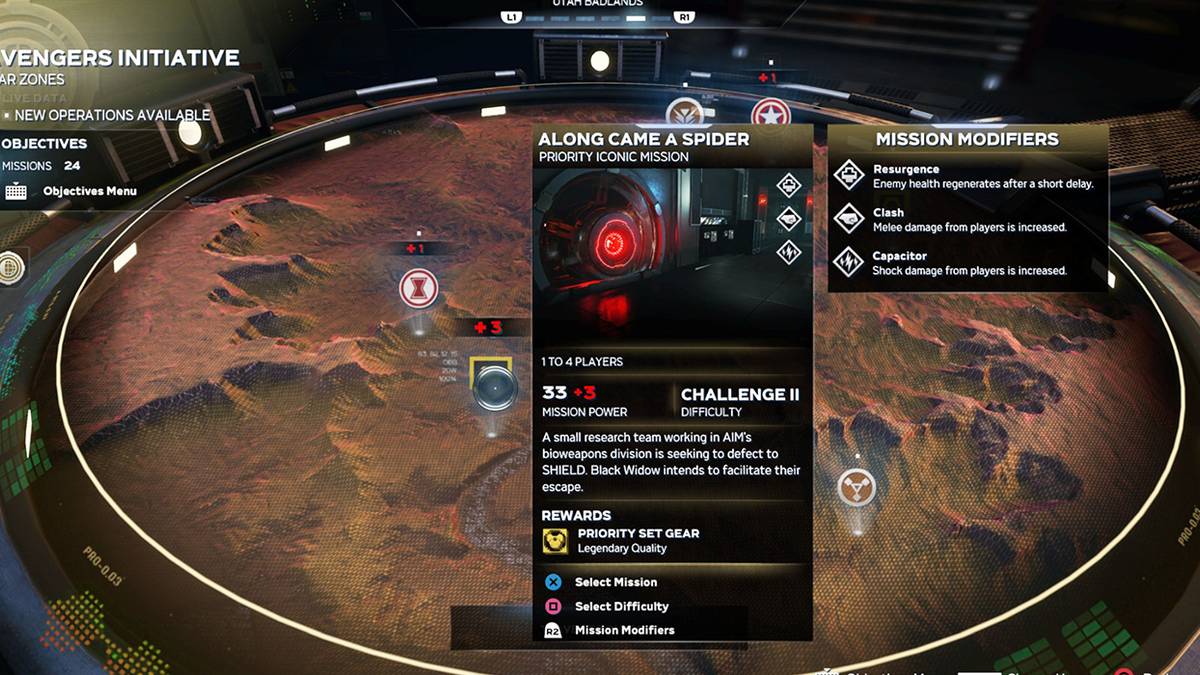Click the Priority Set Gear reward icon
Image resolution: width=1200 pixels, height=675 pixels.
click(555, 541)
